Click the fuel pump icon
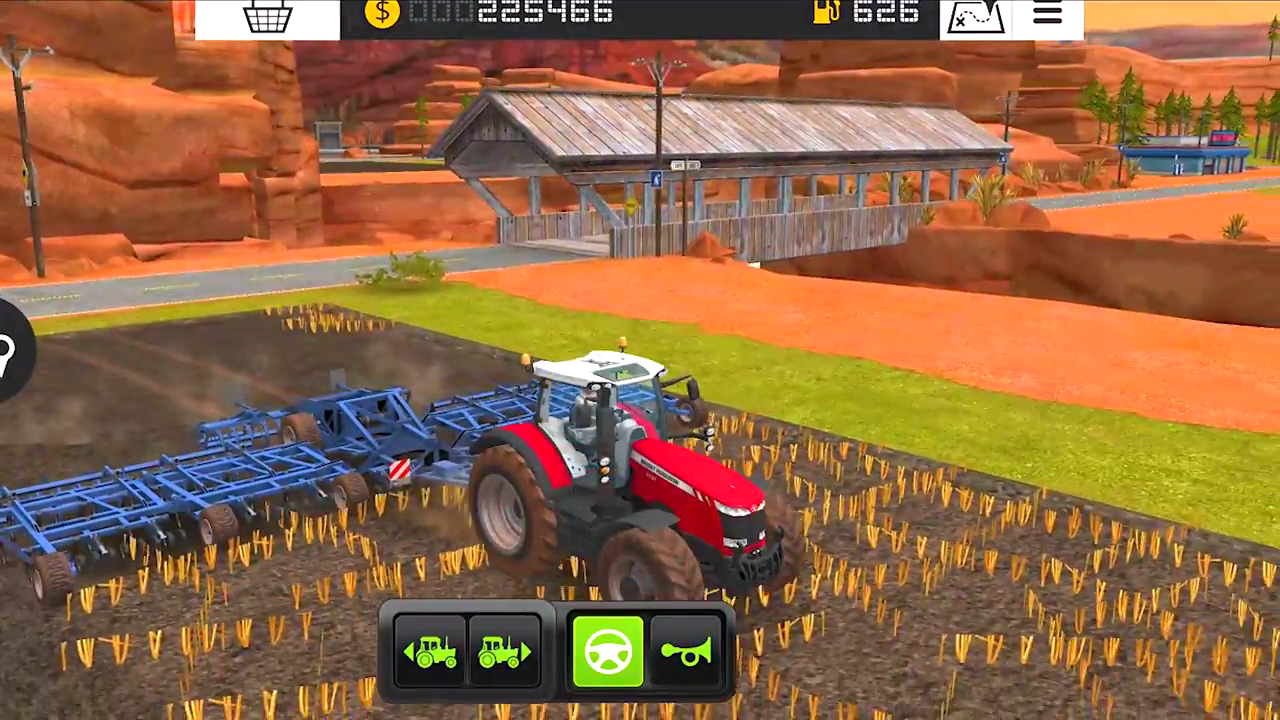Image resolution: width=1280 pixels, height=720 pixels. coord(826,13)
